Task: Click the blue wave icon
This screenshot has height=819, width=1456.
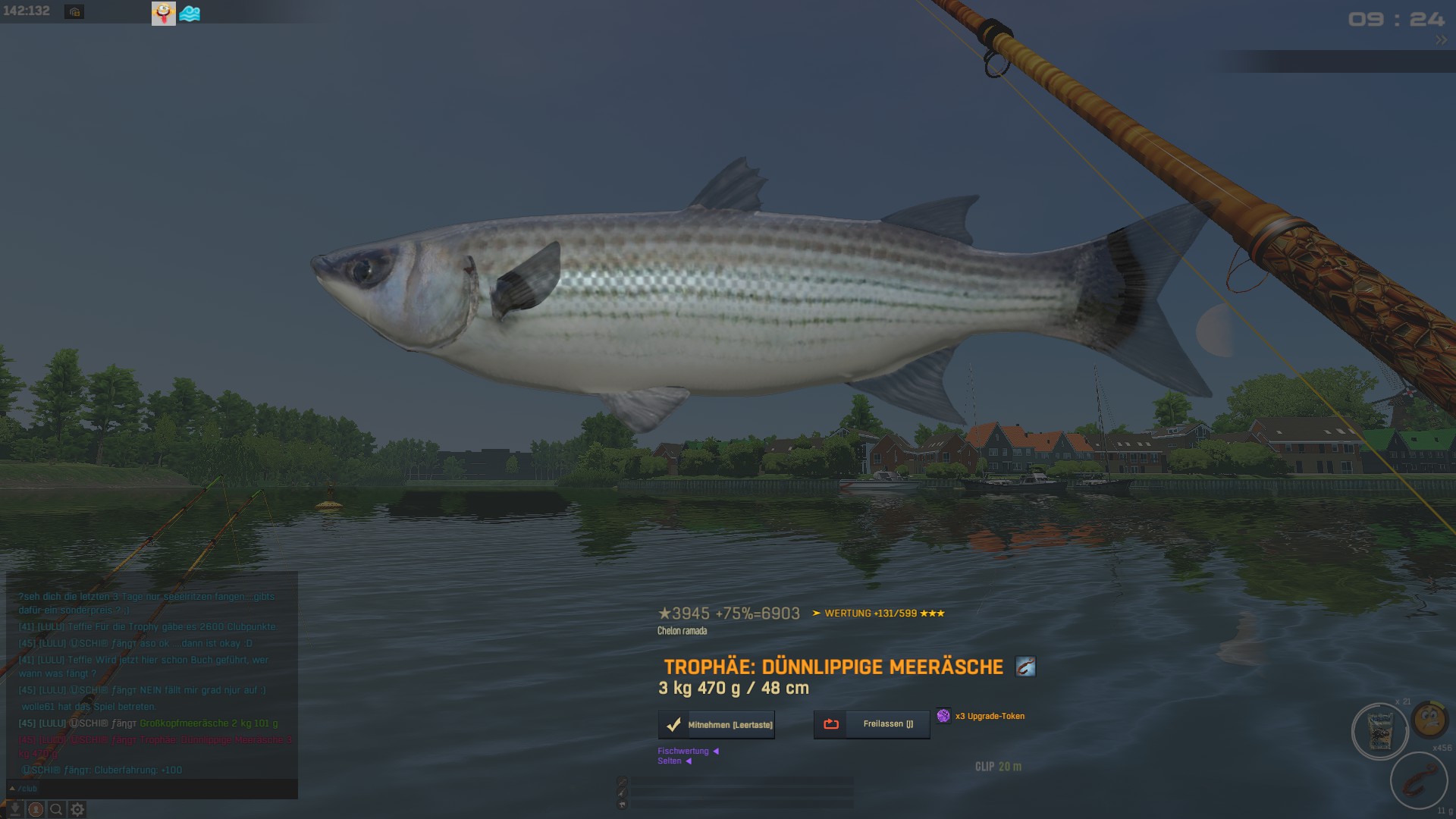Action: pyautogui.click(x=190, y=14)
